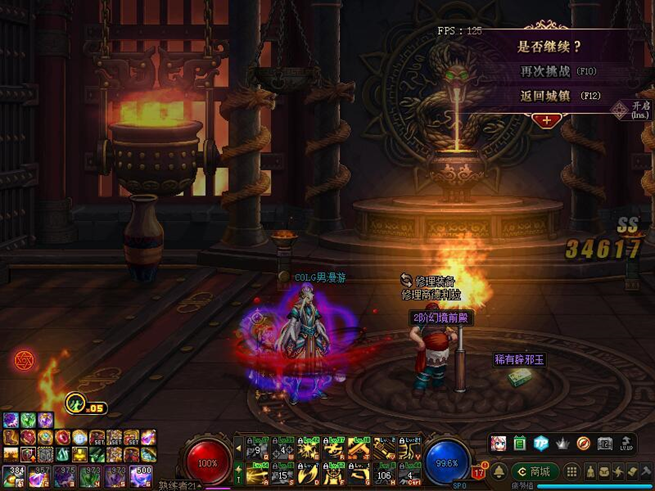The height and width of the screenshot is (491, 655).
Task: Expand the red plus button under the continue dialog
Action: [x=547, y=119]
